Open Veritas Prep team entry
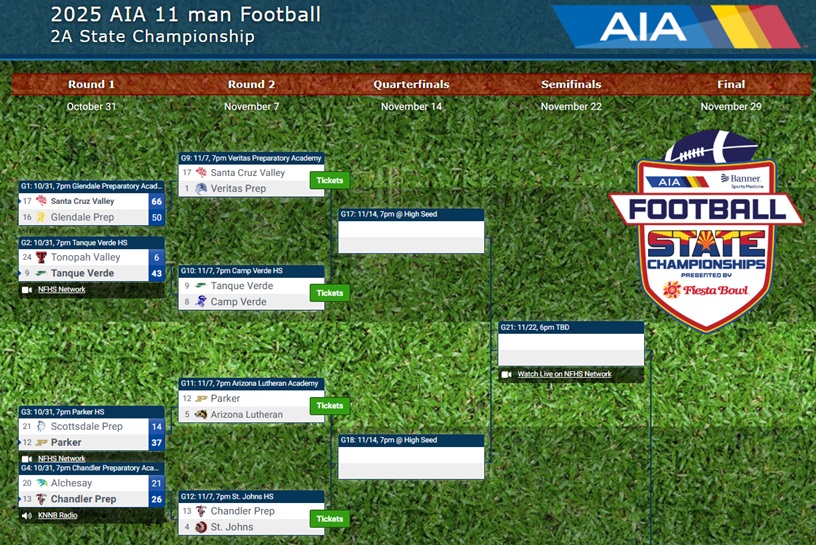This screenshot has height=545, width=816. click(x=238, y=188)
